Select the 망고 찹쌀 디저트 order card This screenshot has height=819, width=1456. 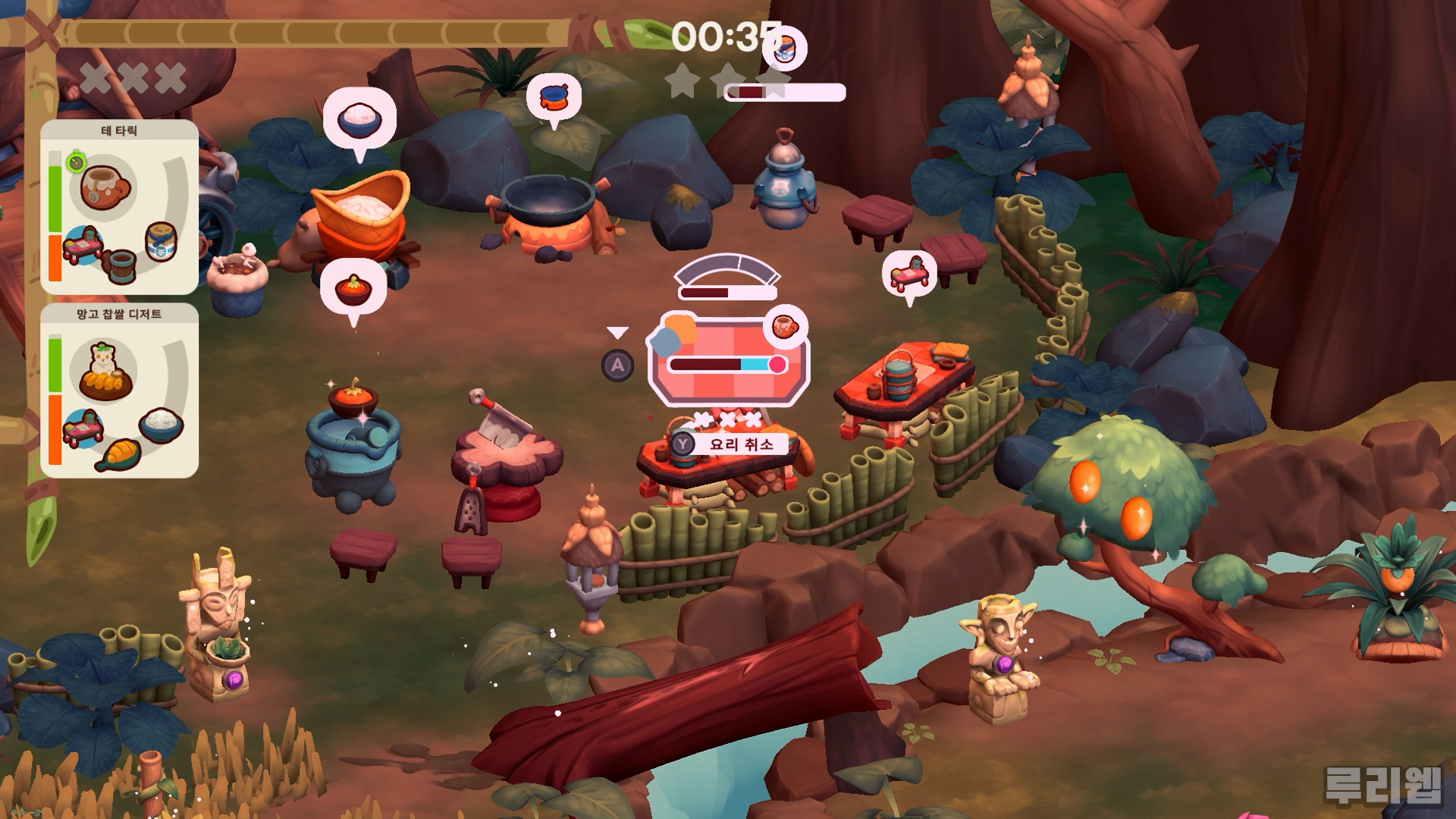point(119,391)
